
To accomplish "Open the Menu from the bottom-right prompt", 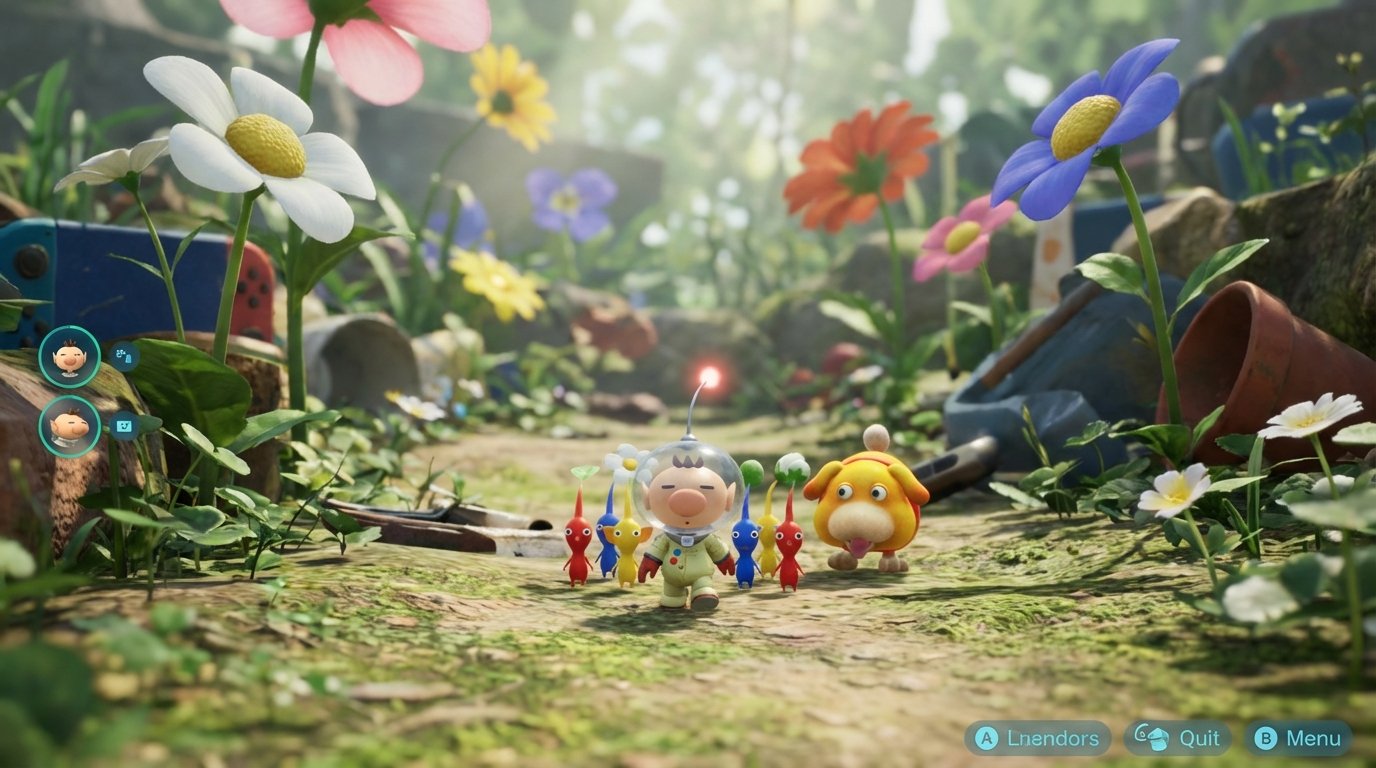I will tap(1300, 740).
